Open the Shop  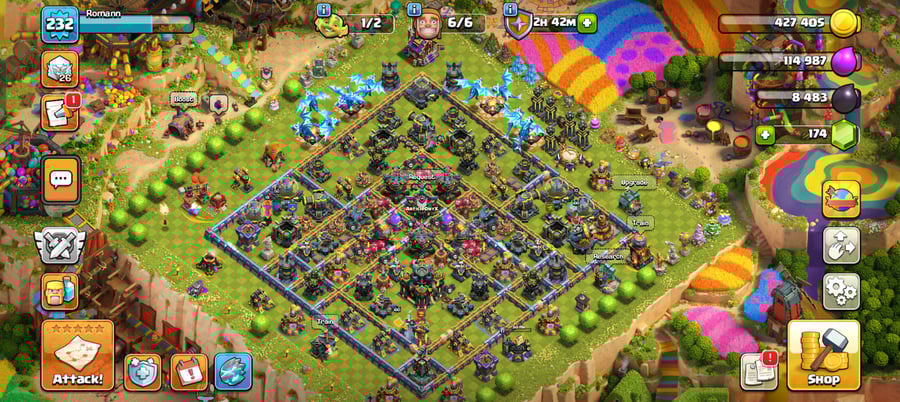click(x=823, y=356)
